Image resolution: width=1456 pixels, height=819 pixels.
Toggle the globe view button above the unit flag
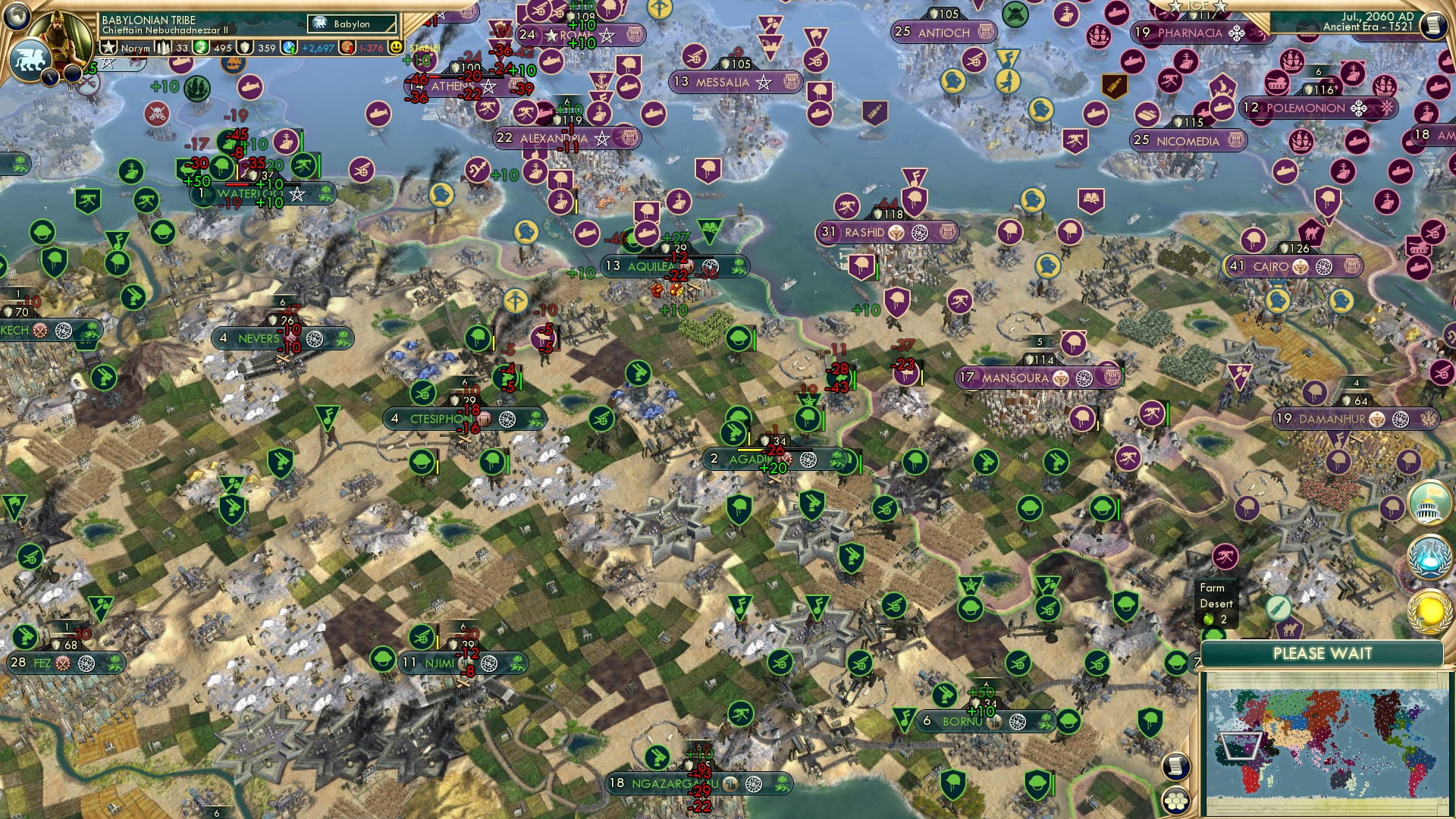point(17,18)
